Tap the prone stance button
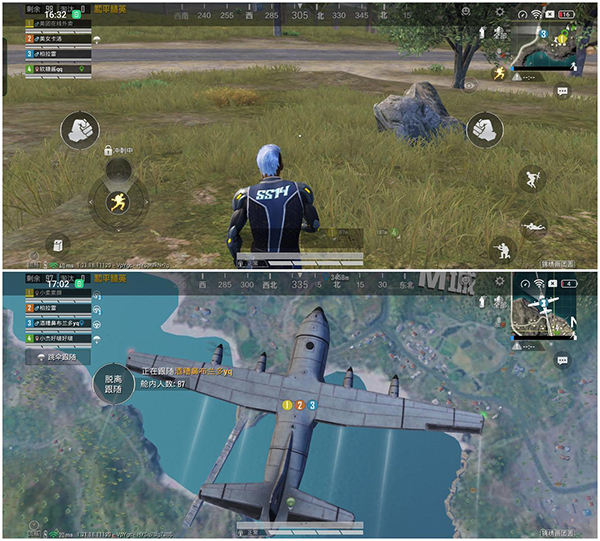Image resolution: width=600 pixels, height=541 pixels. click(535, 226)
